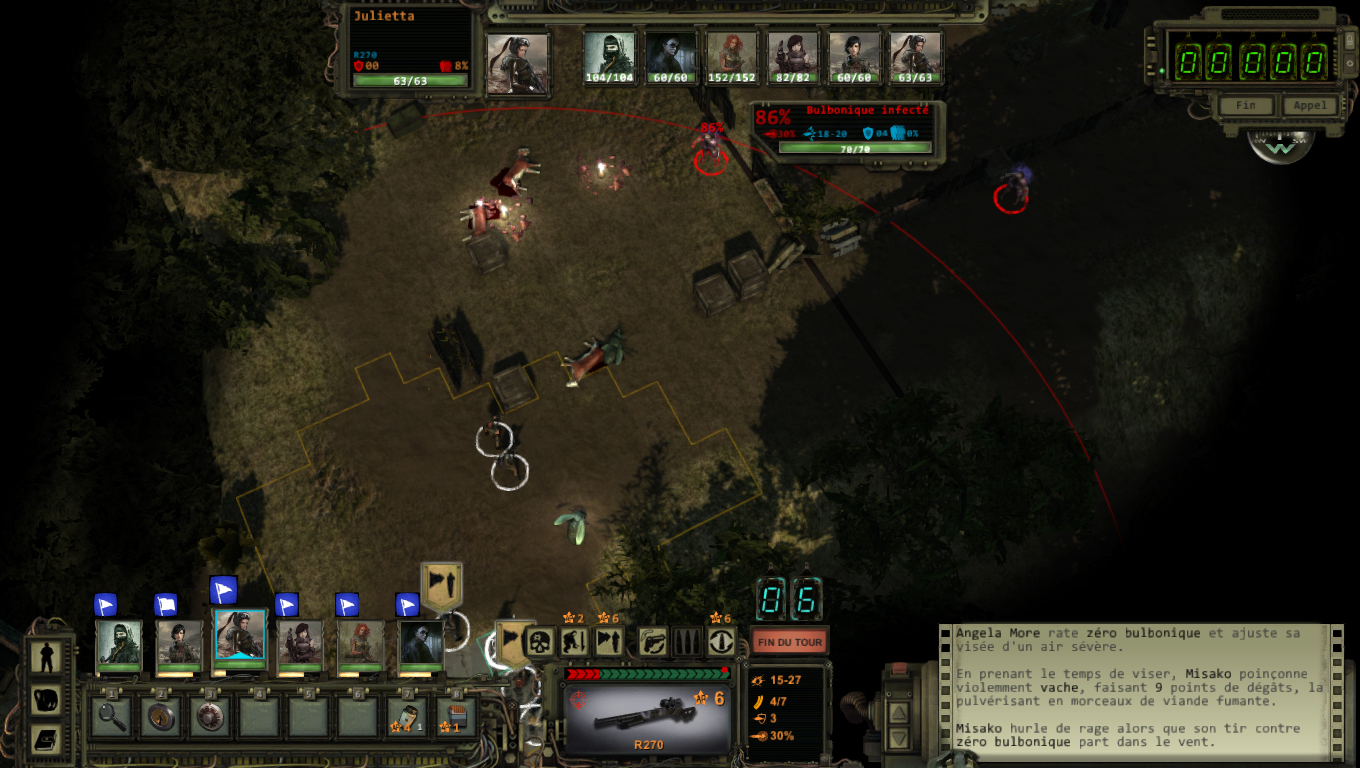This screenshot has width=1360, height=768.
Task: Click the Fin radio button
Action: [1245, 105]
